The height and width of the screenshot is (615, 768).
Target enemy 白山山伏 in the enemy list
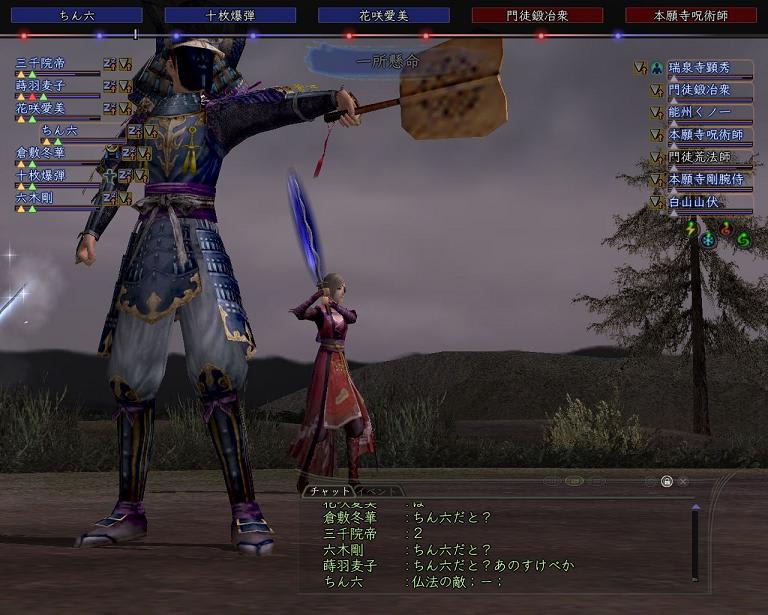coord(694,202)
